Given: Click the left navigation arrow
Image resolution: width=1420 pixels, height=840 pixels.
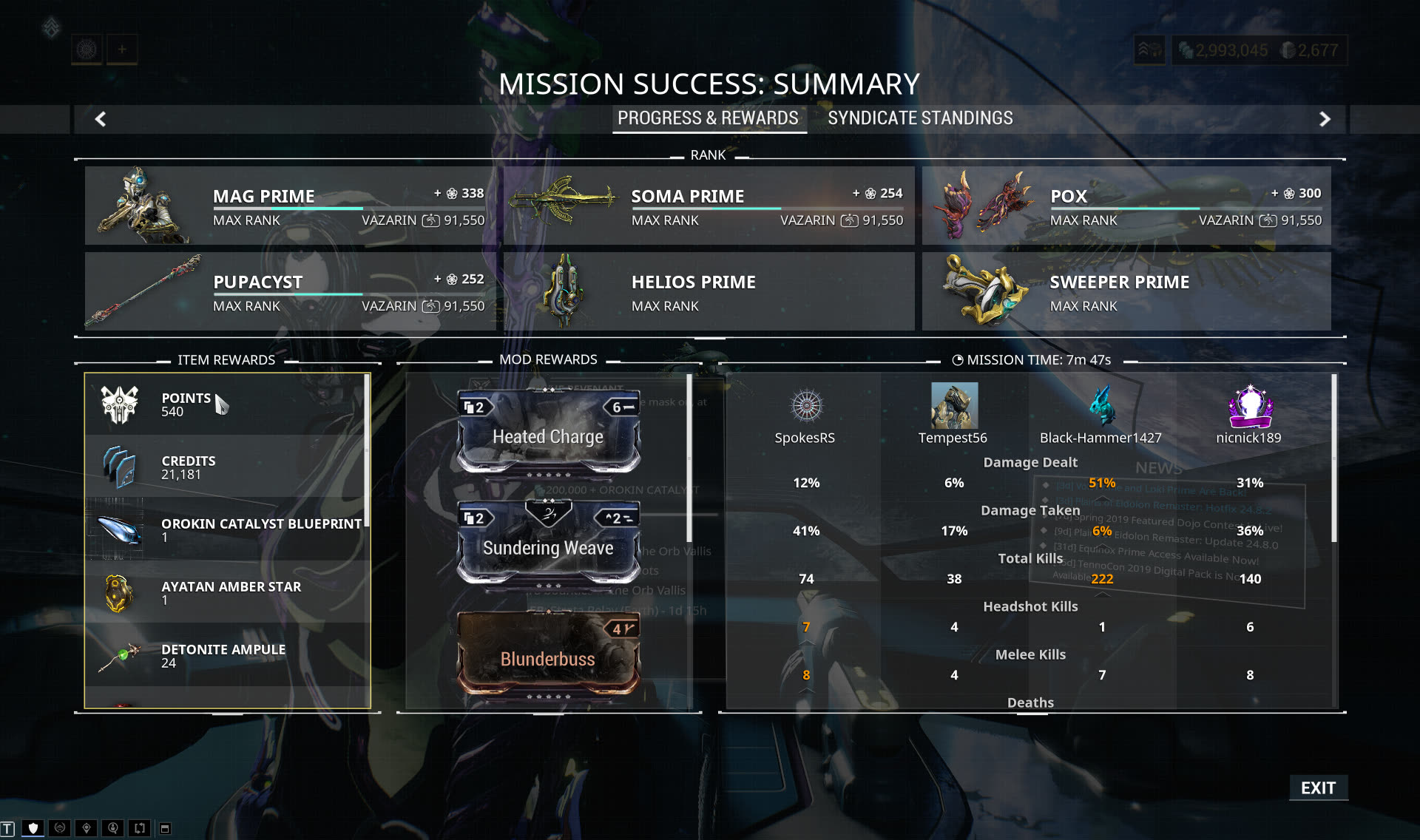Looking at the screenshot, I should click(101, 119).
